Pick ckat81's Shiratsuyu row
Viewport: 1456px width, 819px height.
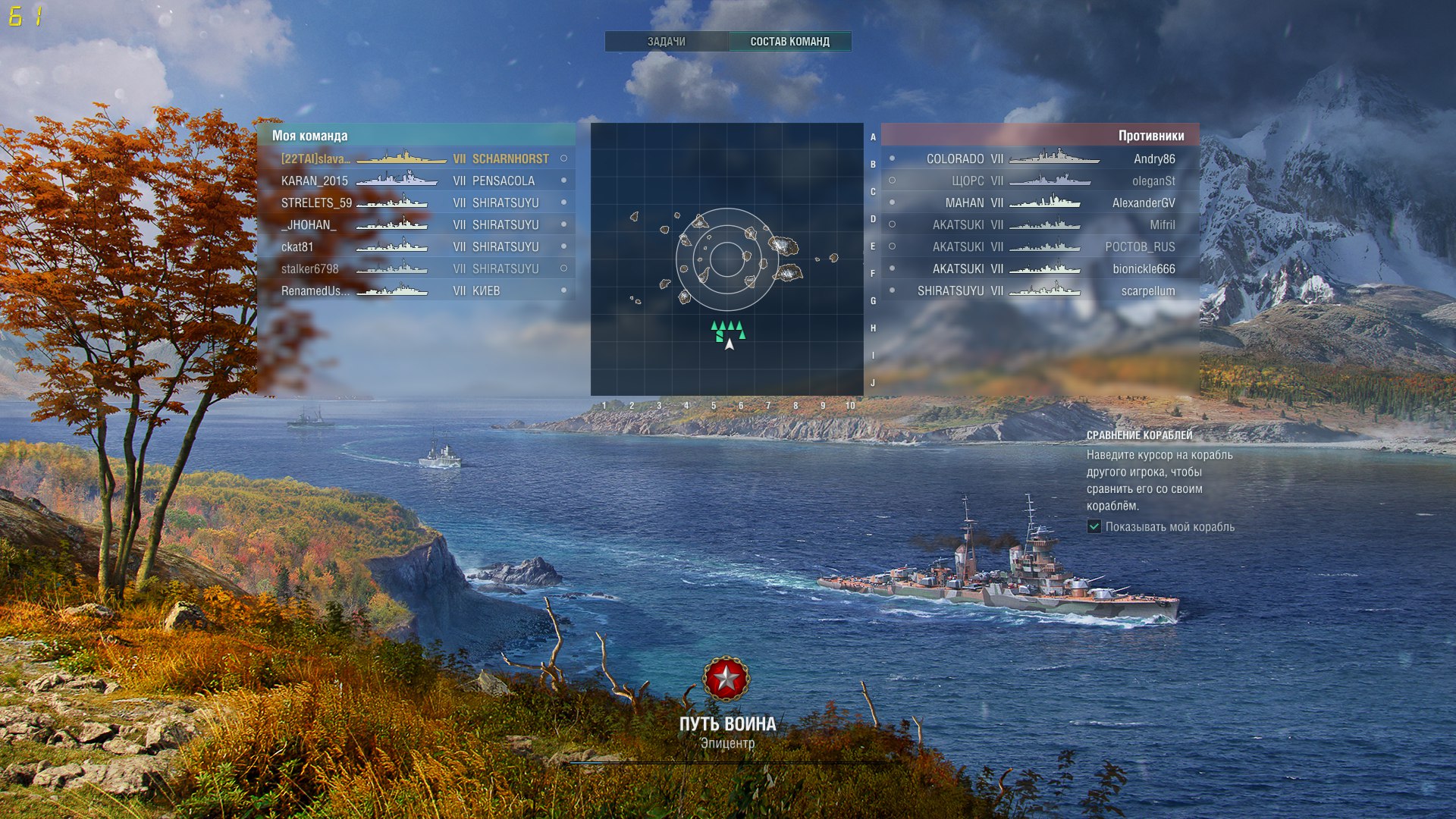(416, 246)
